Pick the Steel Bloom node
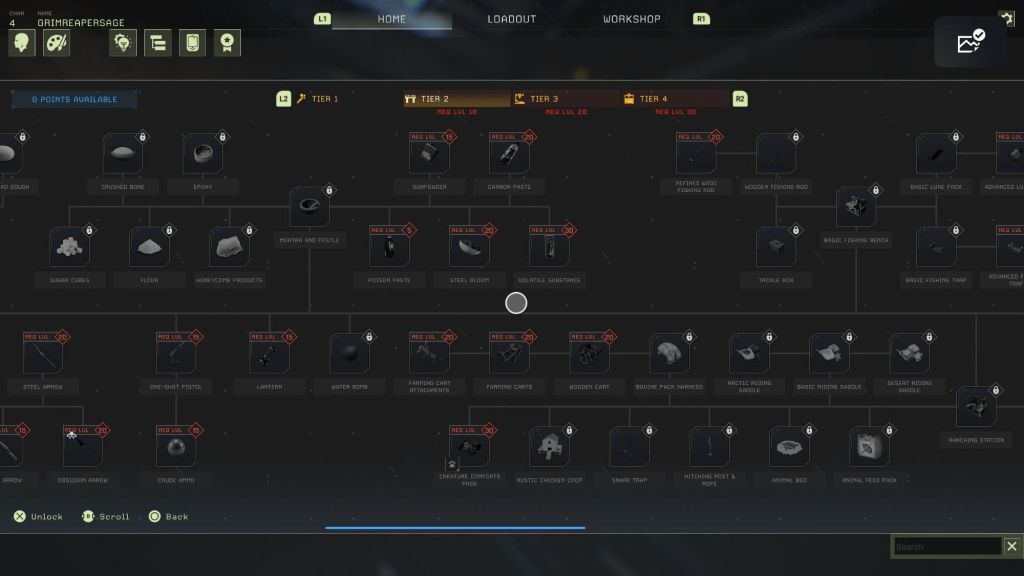The width and height of the screenshot is (1024, 576). point(468,247)
